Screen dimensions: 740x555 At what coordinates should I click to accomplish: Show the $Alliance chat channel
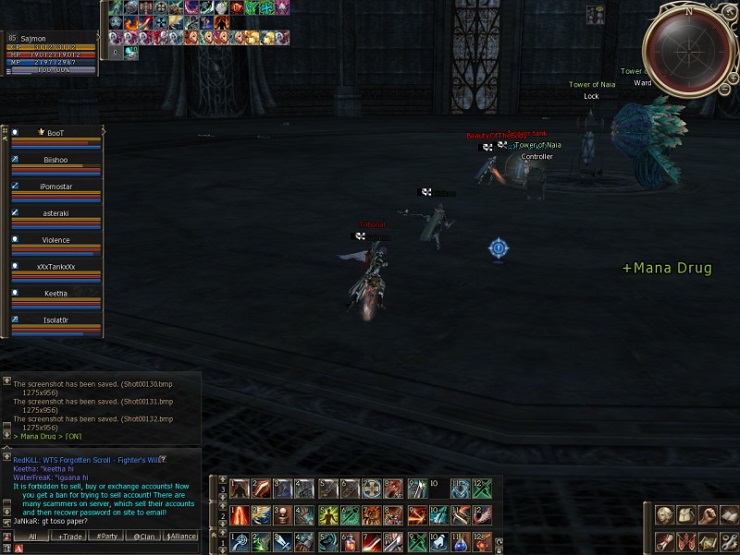point(181,537)
